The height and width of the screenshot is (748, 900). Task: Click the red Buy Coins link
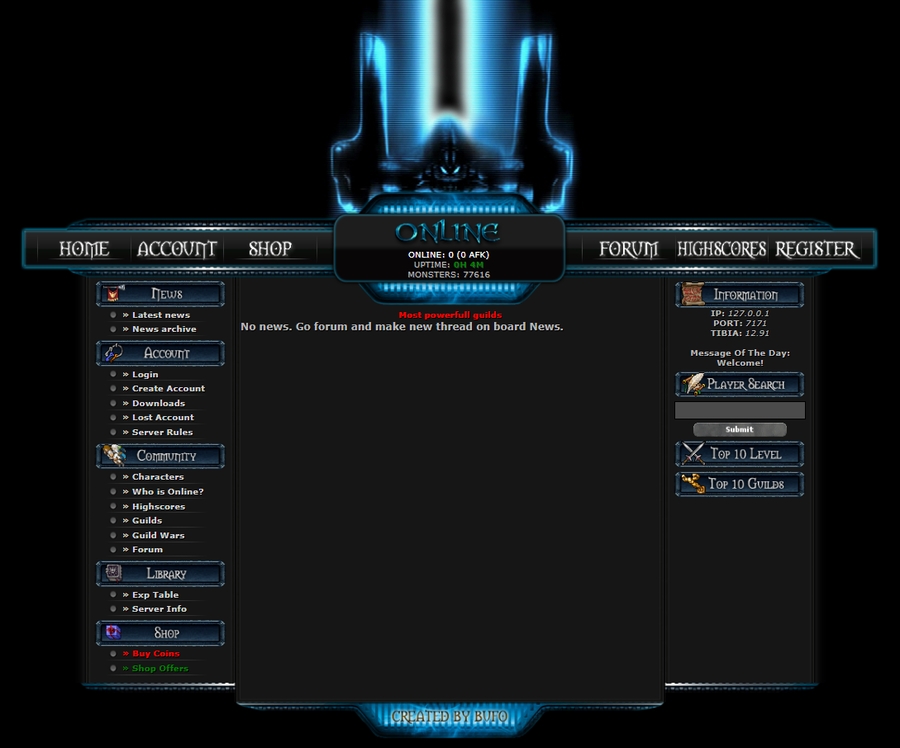click(x=155, y=653)
